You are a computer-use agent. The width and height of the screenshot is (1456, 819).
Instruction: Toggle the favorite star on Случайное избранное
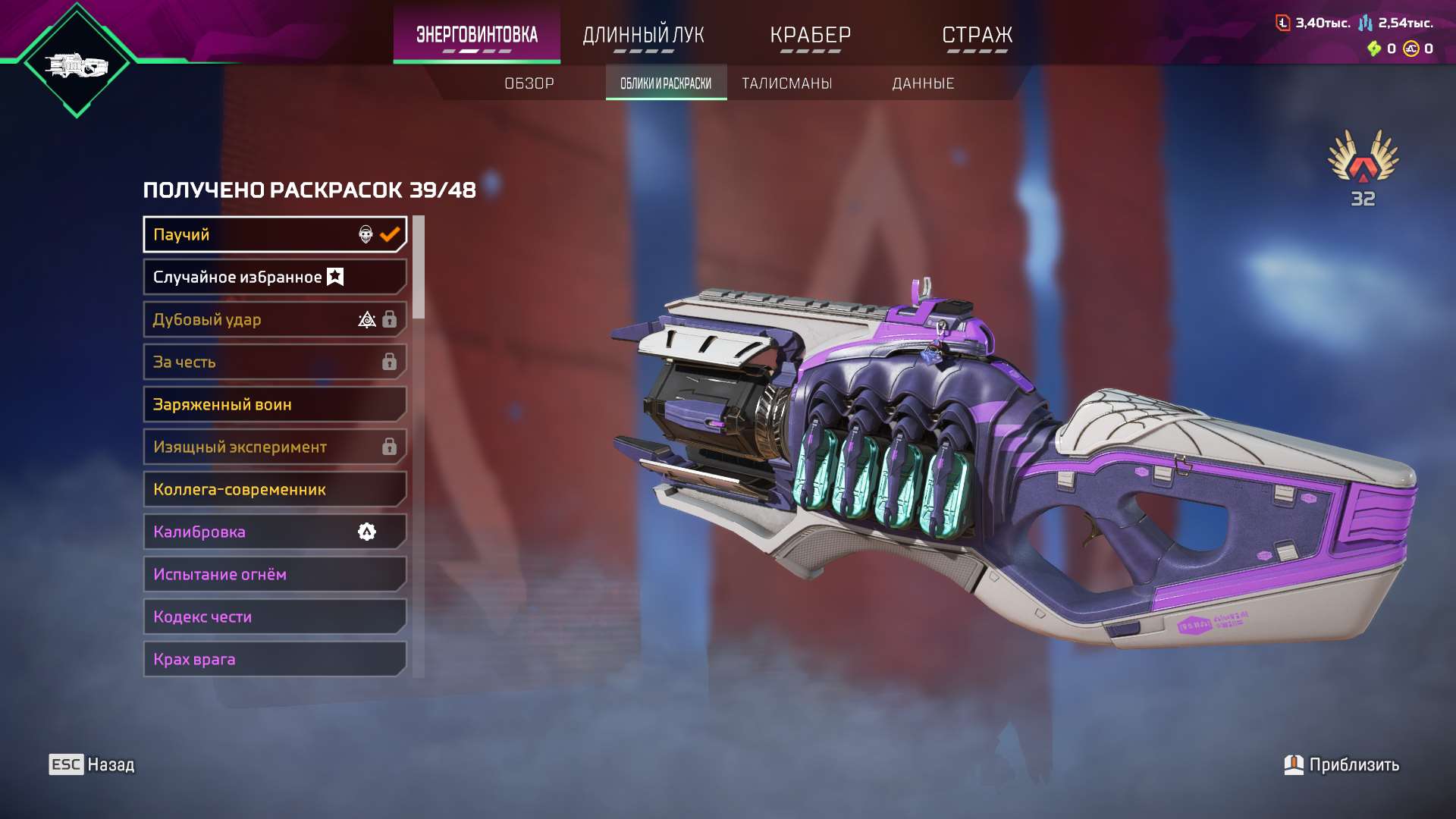(x=334, y=277)
